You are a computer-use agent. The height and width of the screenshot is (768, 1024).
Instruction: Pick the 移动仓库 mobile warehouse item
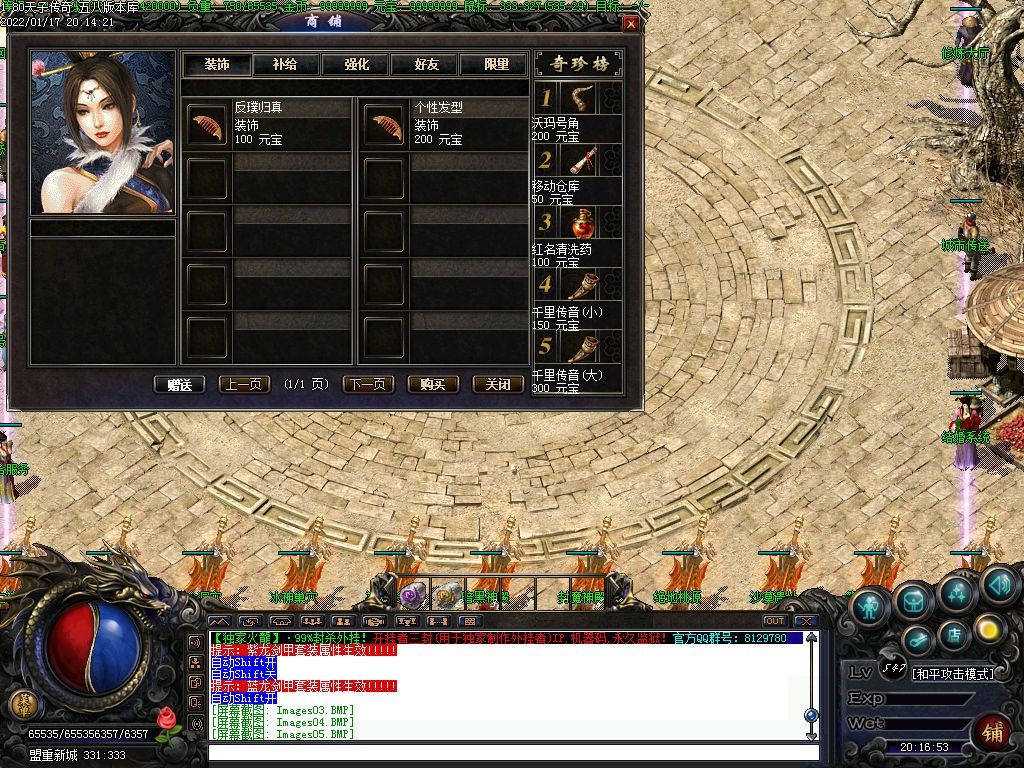[578, 160]
